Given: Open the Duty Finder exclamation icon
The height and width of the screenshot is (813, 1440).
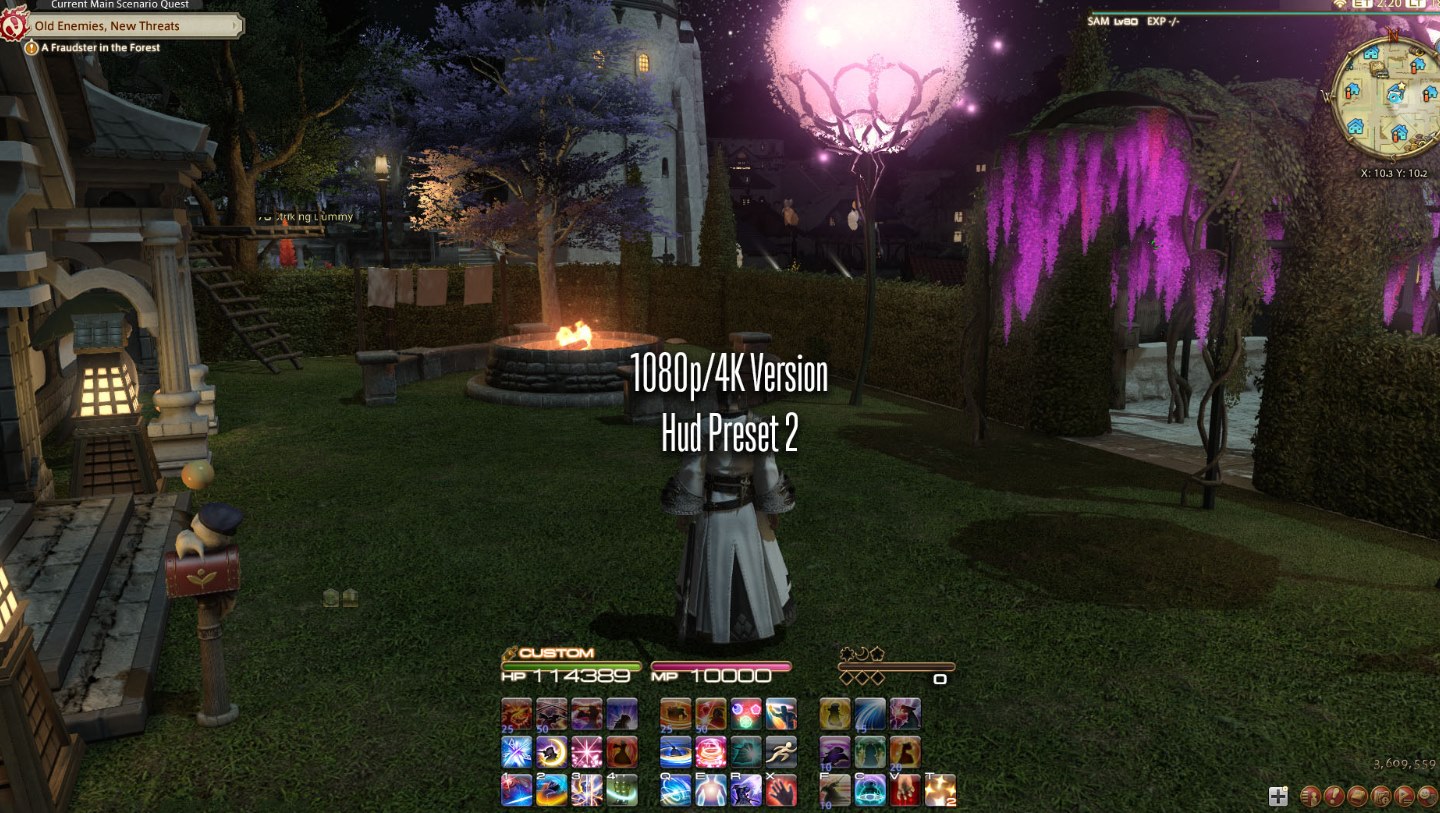Looking at the screenshot, I should point(1334,796).
